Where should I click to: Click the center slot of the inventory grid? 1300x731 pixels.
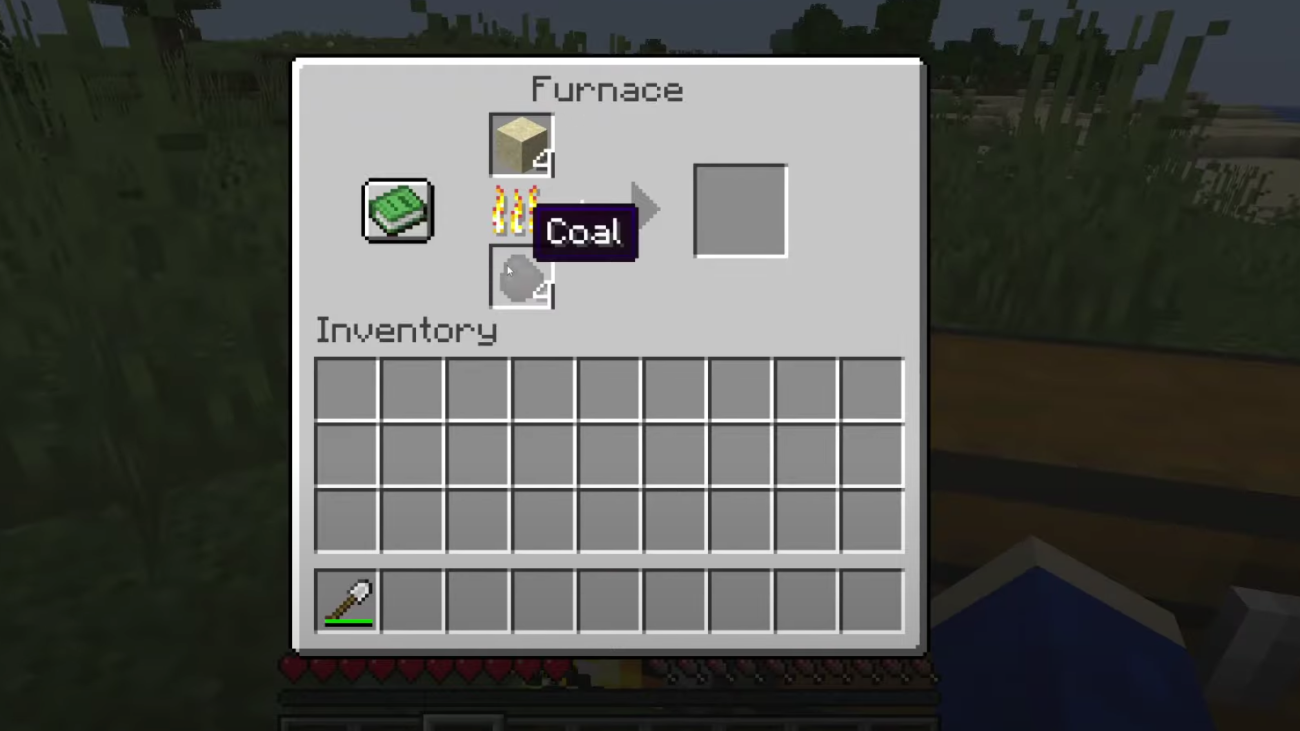tap(608, 455)
